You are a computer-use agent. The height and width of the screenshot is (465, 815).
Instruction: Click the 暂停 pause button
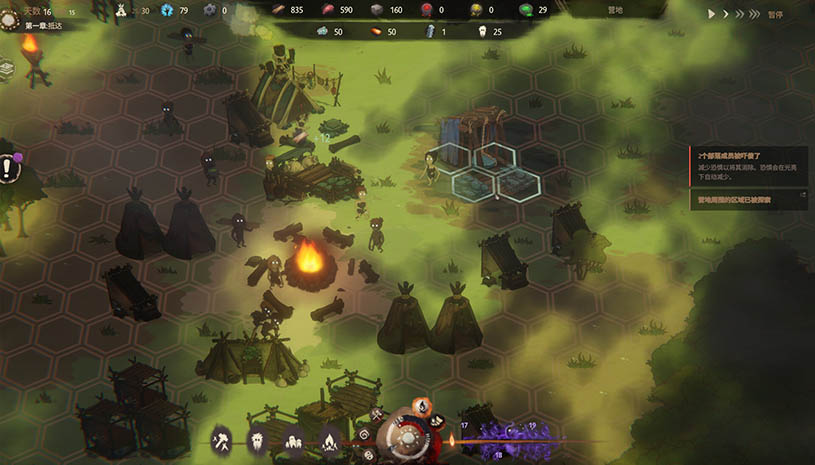[776, 15]
